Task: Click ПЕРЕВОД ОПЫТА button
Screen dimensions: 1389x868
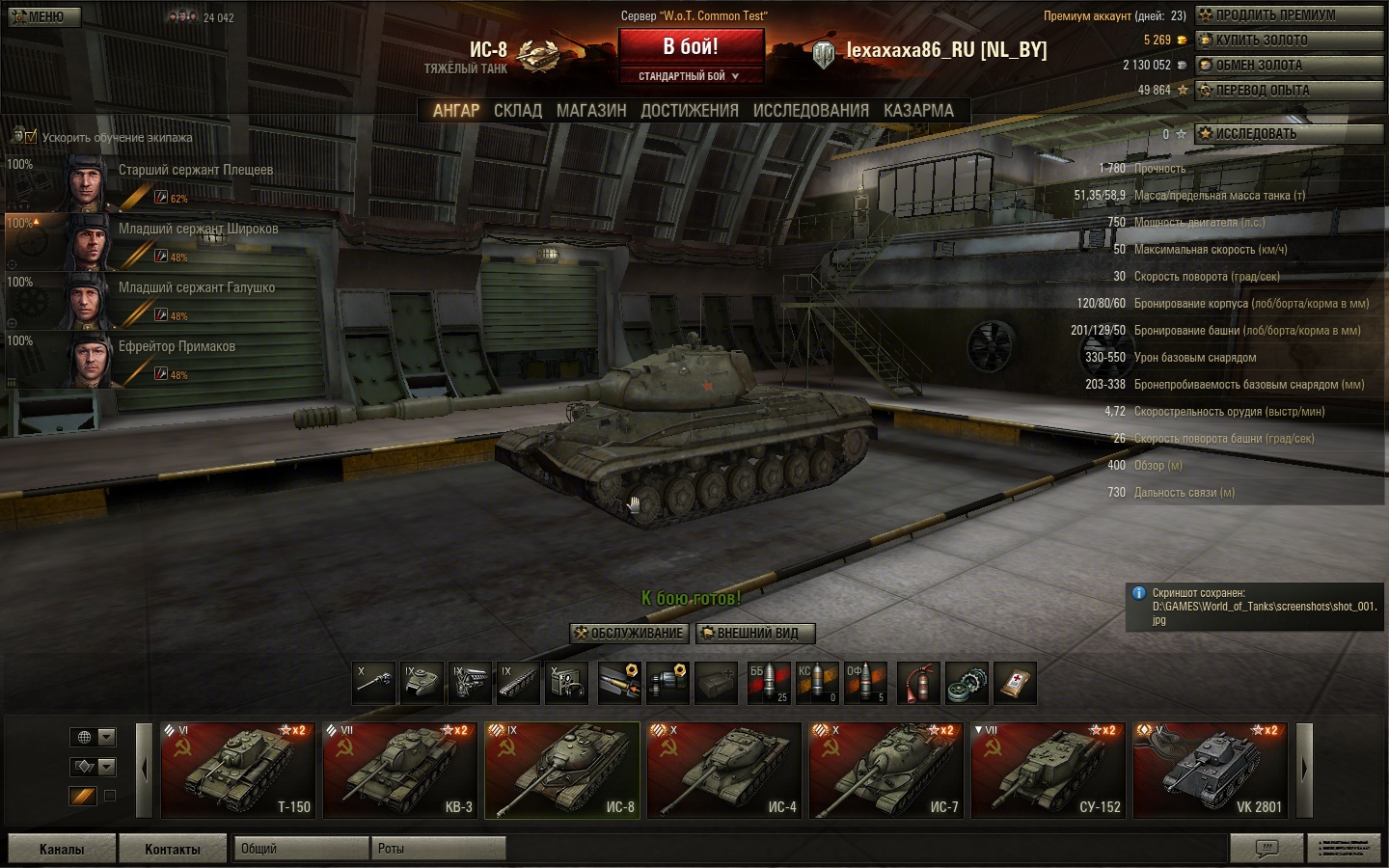Action: coord(1289,91)
